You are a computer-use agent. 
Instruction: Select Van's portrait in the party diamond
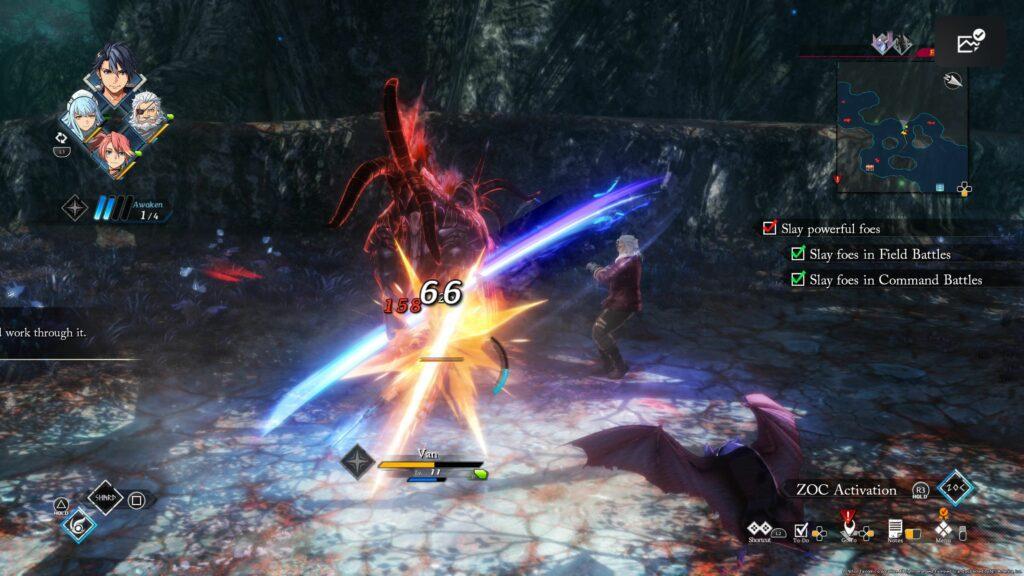[115, 71]
